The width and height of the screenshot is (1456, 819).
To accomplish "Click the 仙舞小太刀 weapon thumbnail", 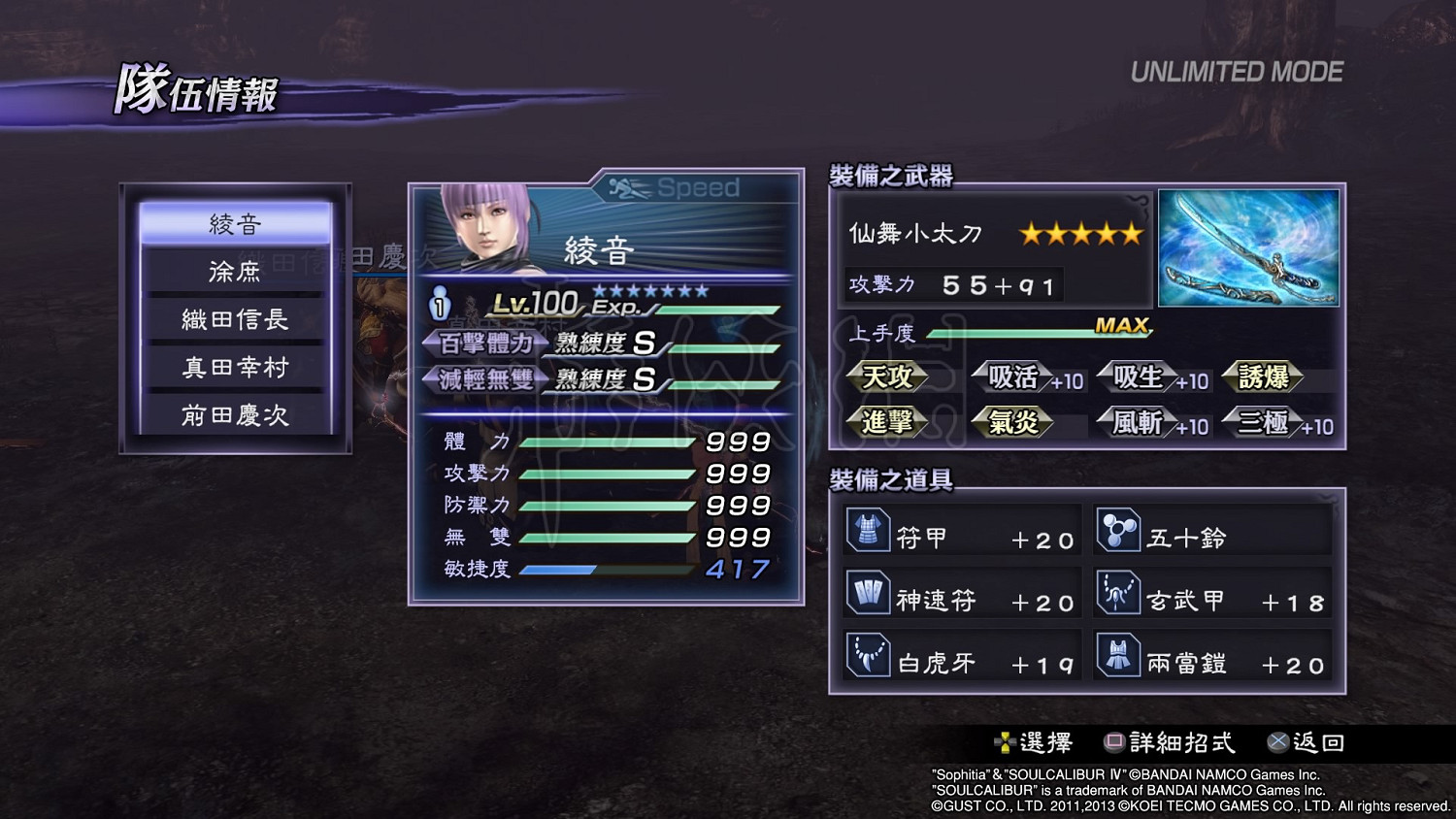I will [x=1248, y=249].
